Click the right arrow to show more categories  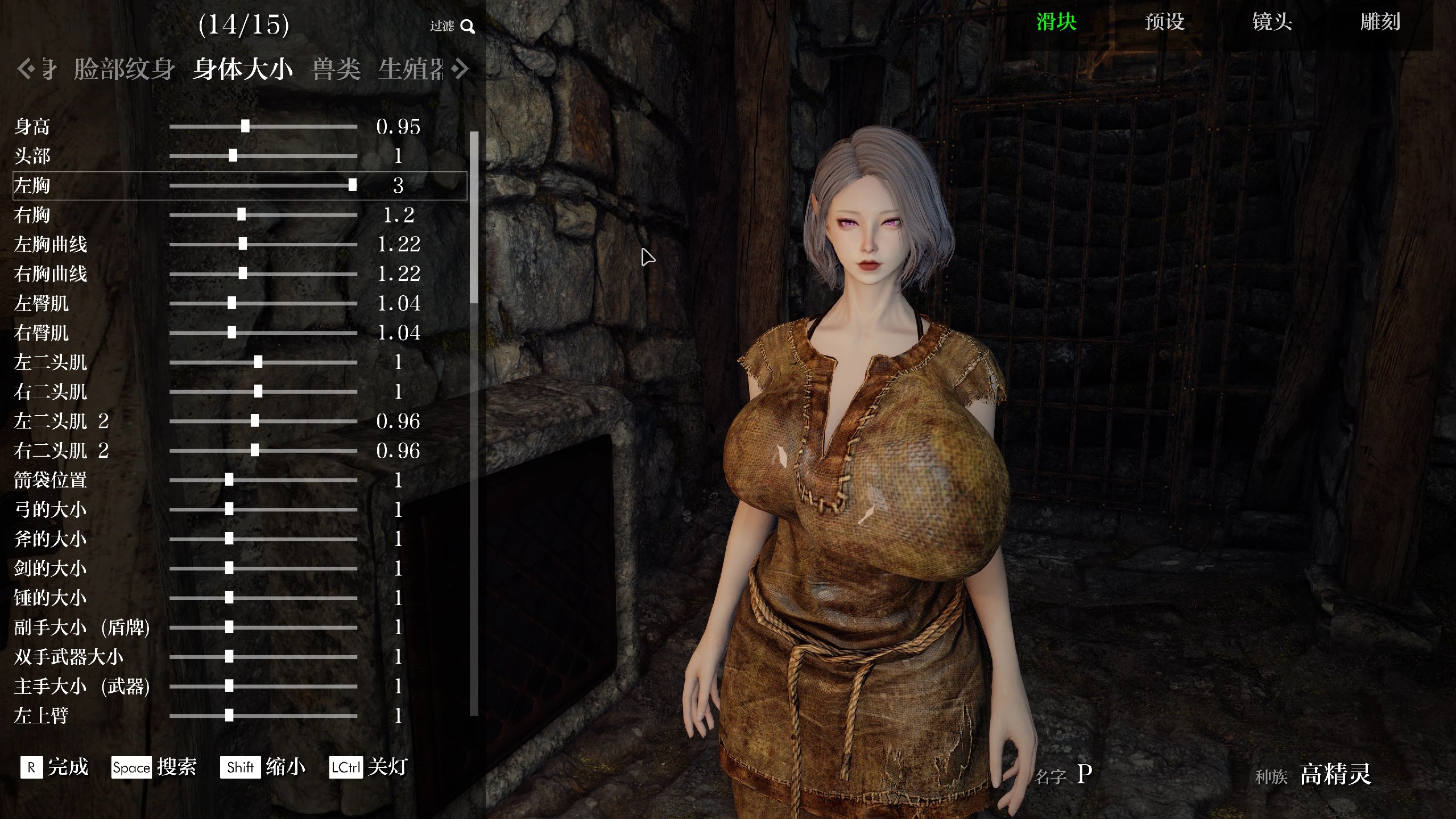[461, 69]
